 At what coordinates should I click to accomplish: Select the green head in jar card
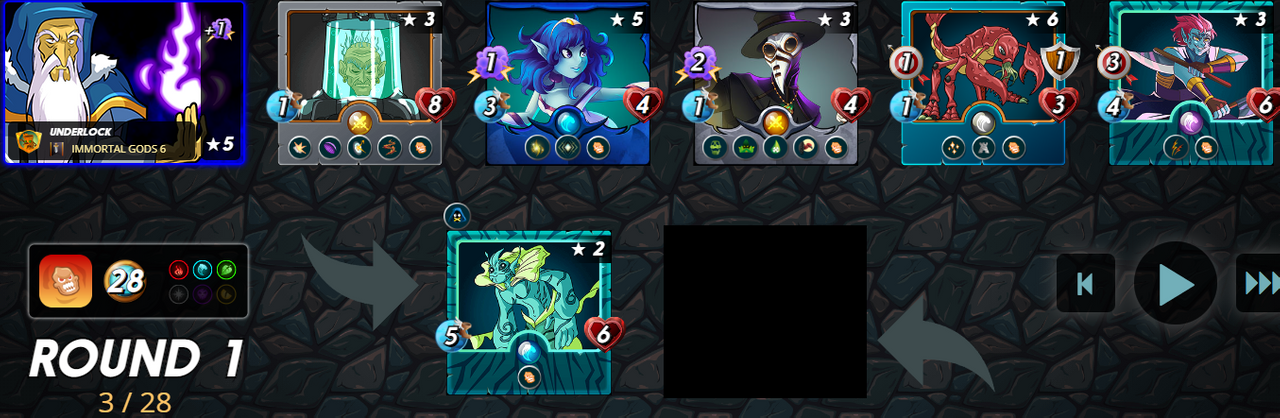360,82
